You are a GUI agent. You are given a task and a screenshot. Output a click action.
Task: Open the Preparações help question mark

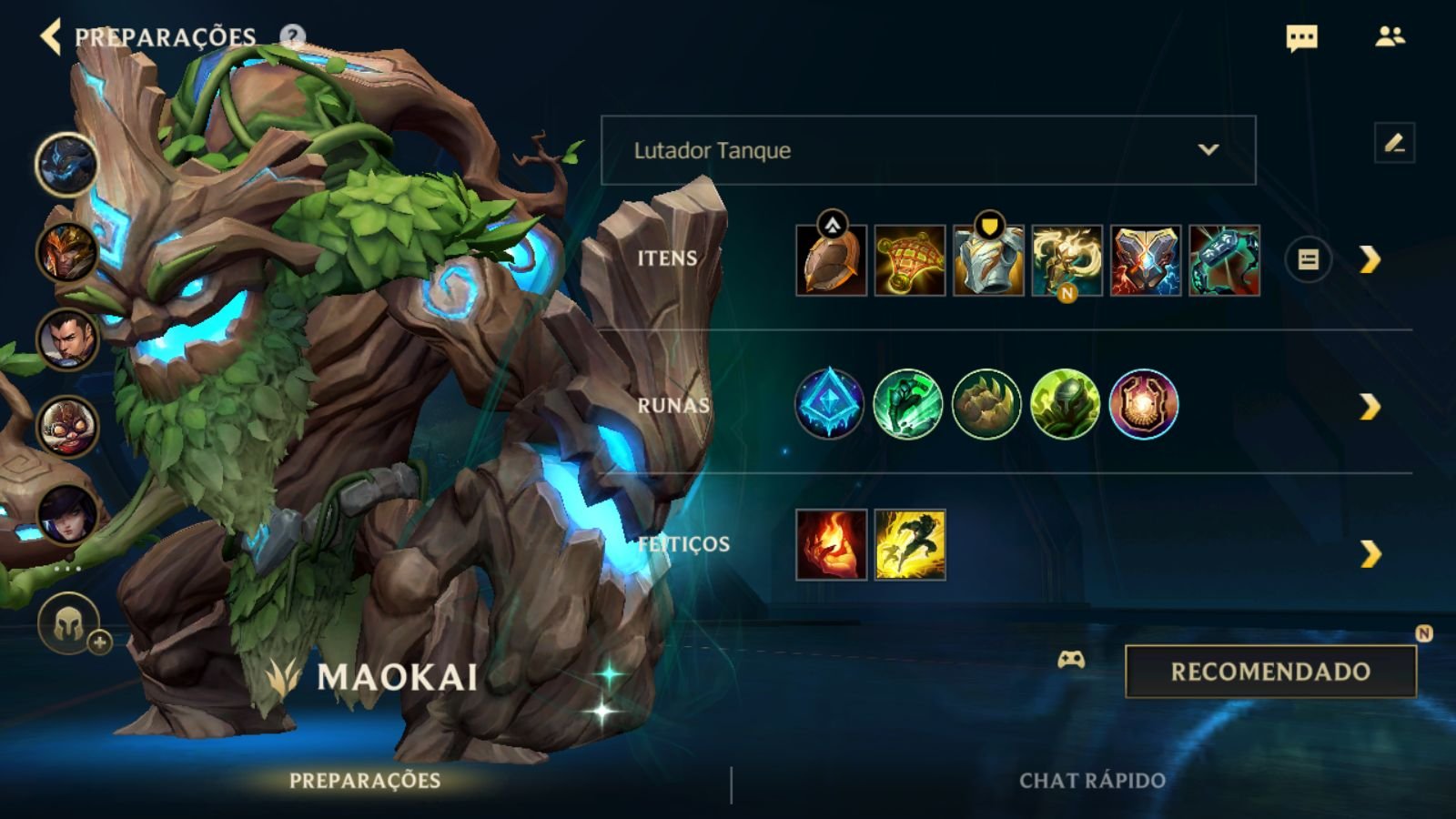click(292, 37)
